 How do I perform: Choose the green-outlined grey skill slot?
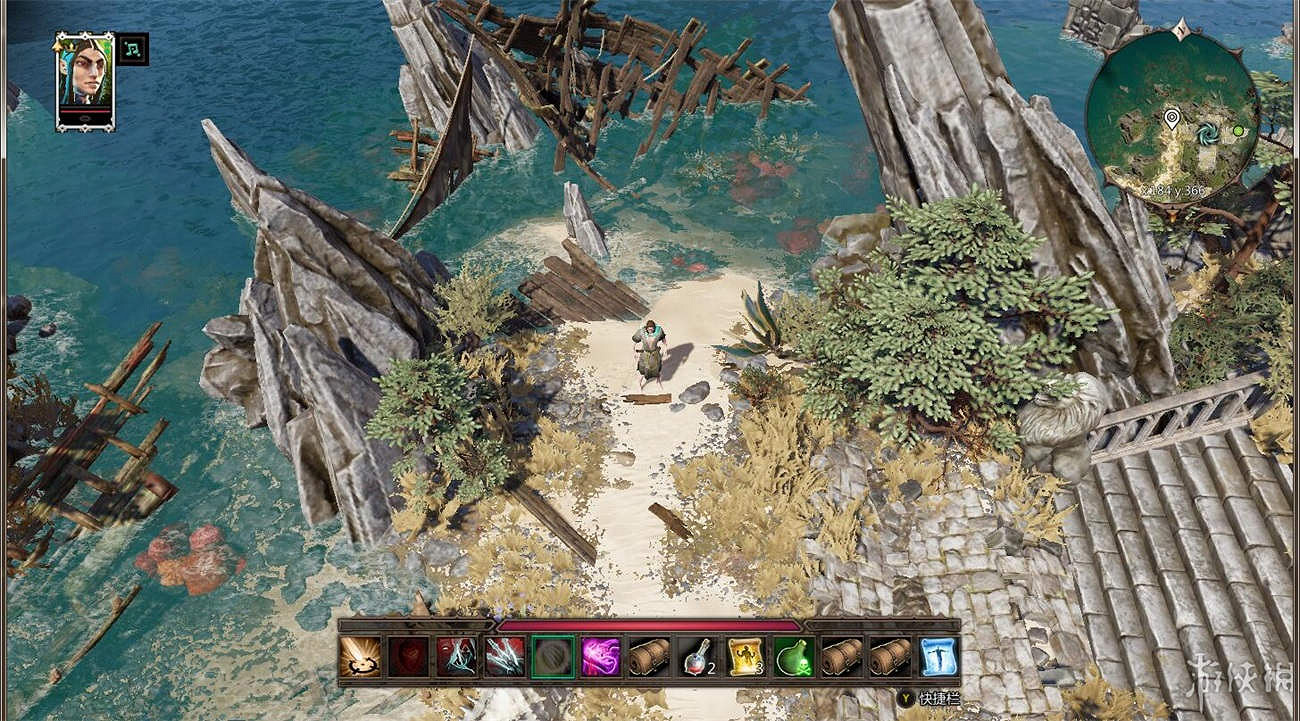click(552, 657)
